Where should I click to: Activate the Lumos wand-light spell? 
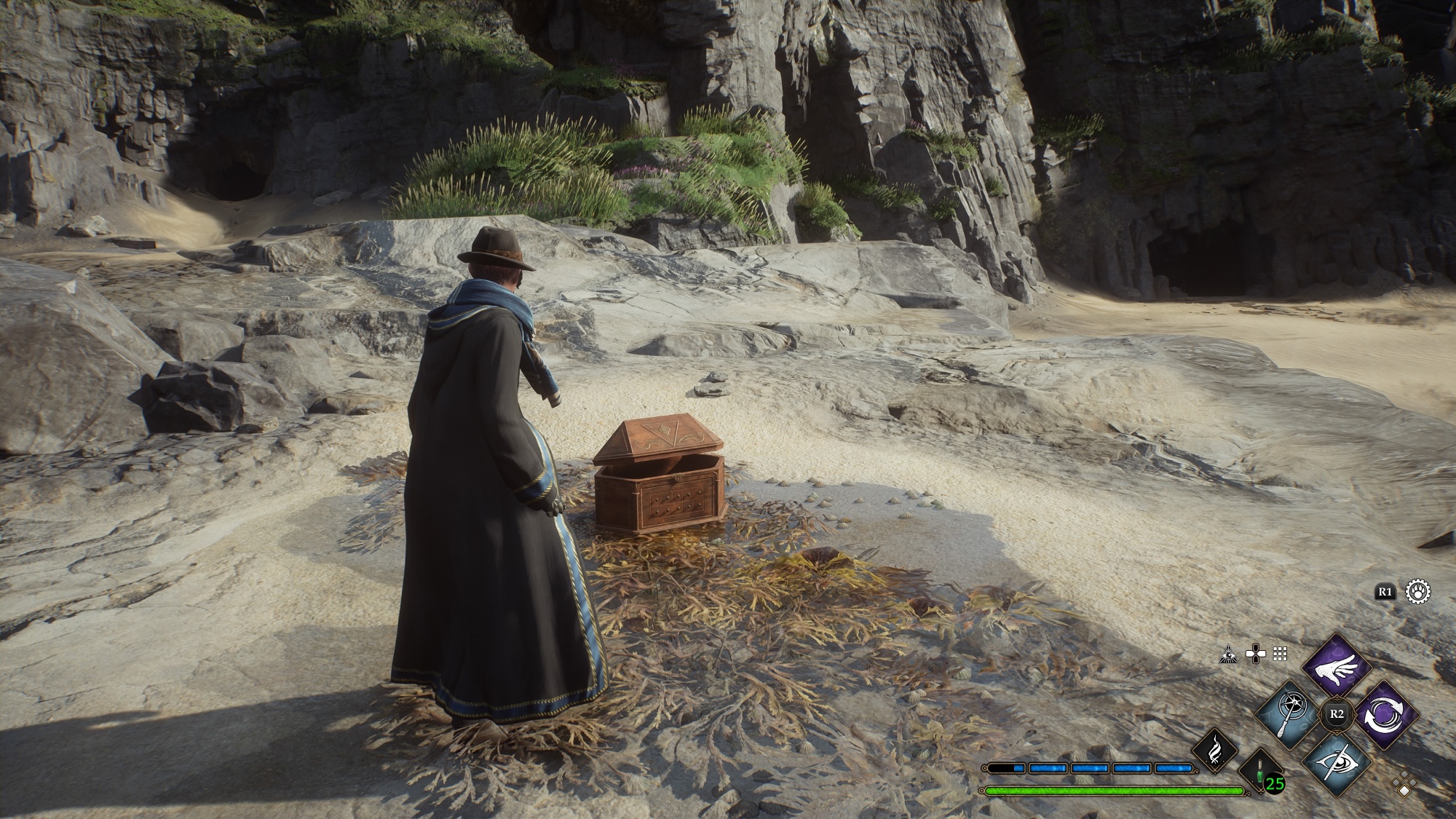pyautogui.click(x=1289, y=715)
